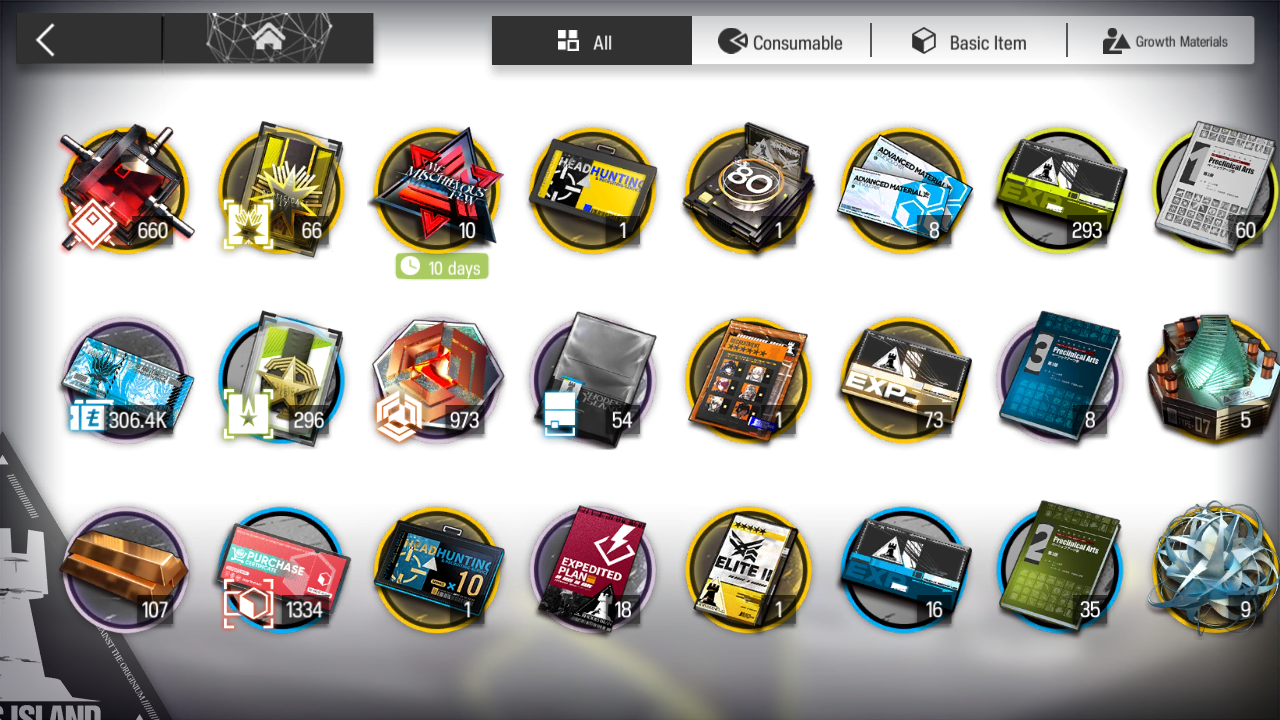Return to the home screen
This screenshot has height=720, width=1280.
click(267, 40)
